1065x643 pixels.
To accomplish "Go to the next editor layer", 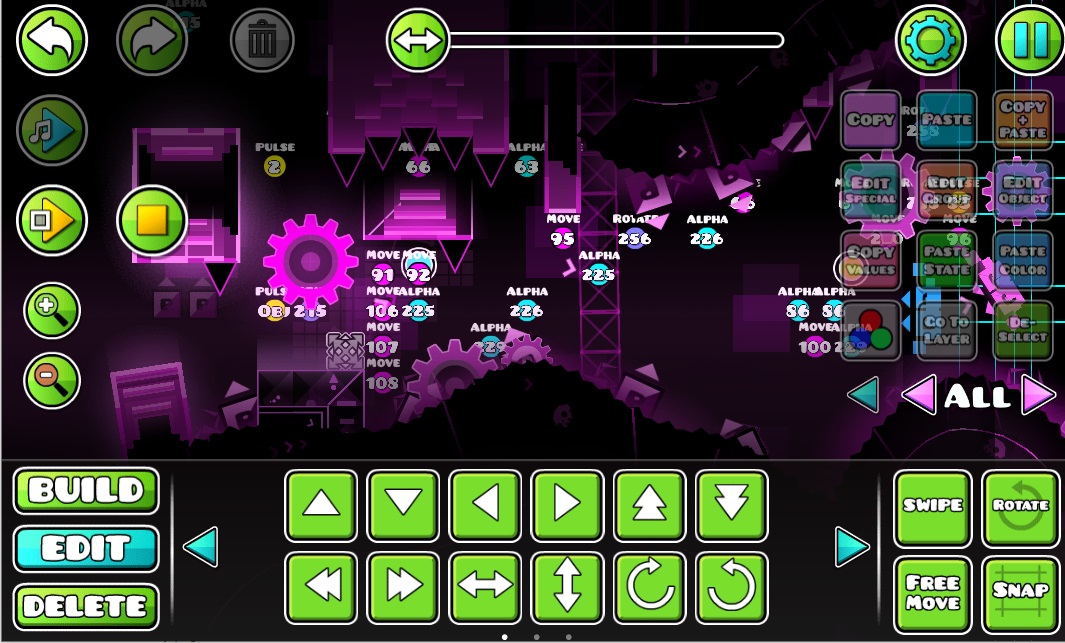I will (x=1038, y=396).
